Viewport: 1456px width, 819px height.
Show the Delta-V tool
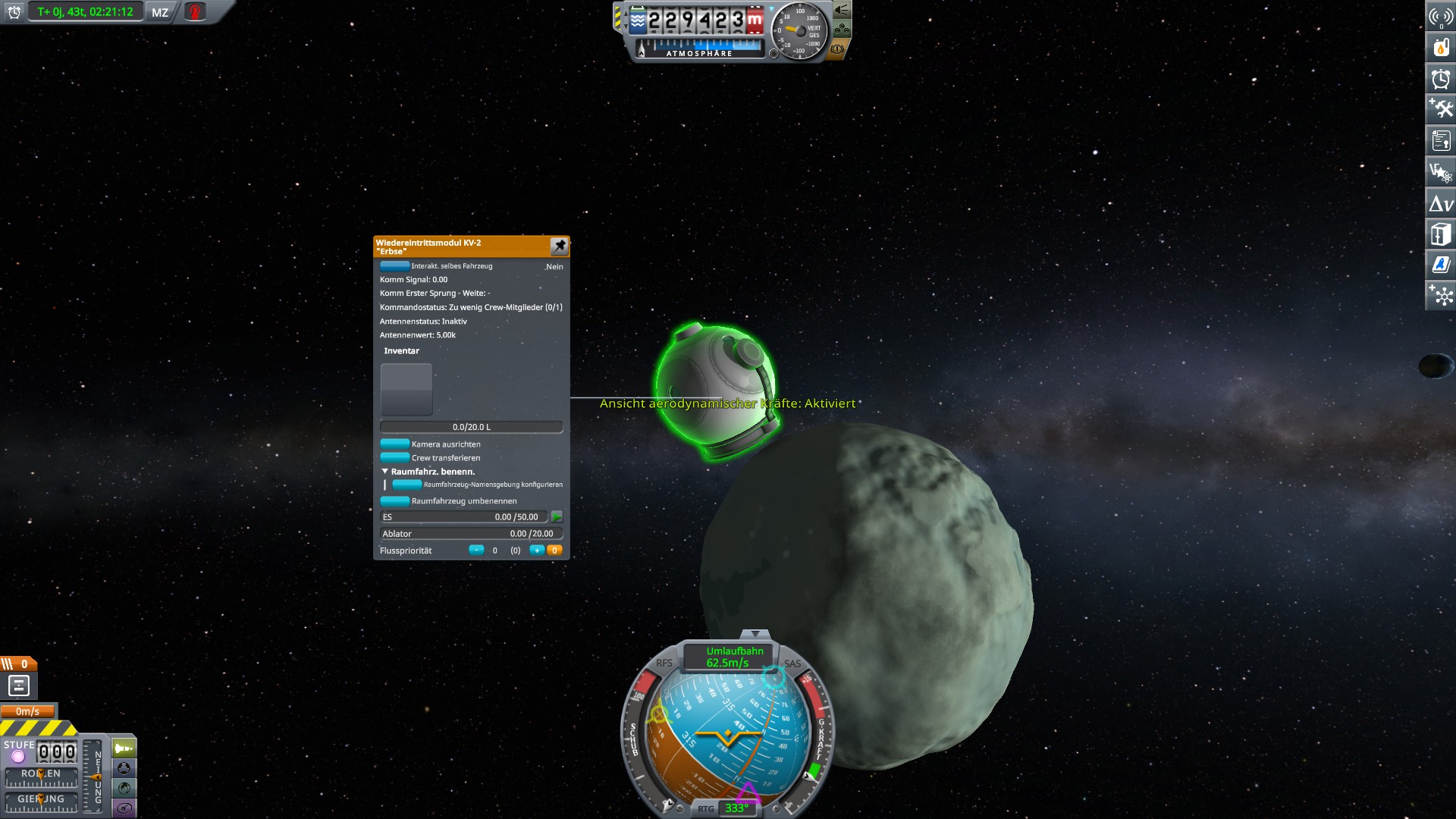coord(1441,203)
